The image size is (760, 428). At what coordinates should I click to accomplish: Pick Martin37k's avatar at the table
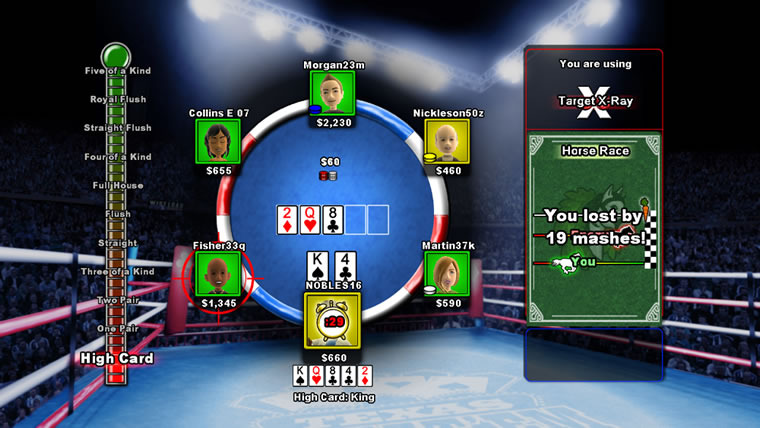click(448, 272)
